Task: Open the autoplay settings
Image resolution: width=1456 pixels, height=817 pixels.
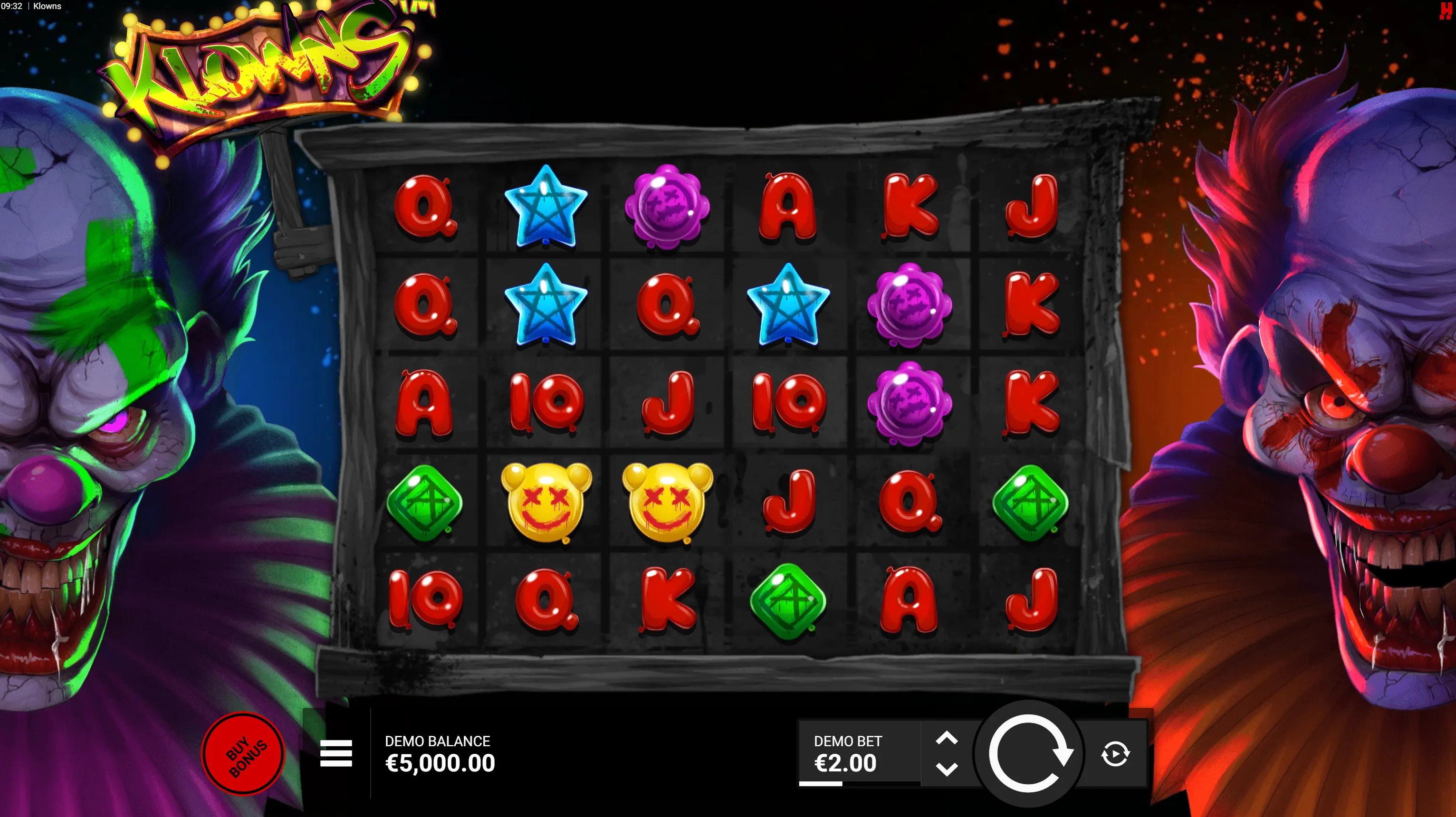Action: (x=1115, y=754)
